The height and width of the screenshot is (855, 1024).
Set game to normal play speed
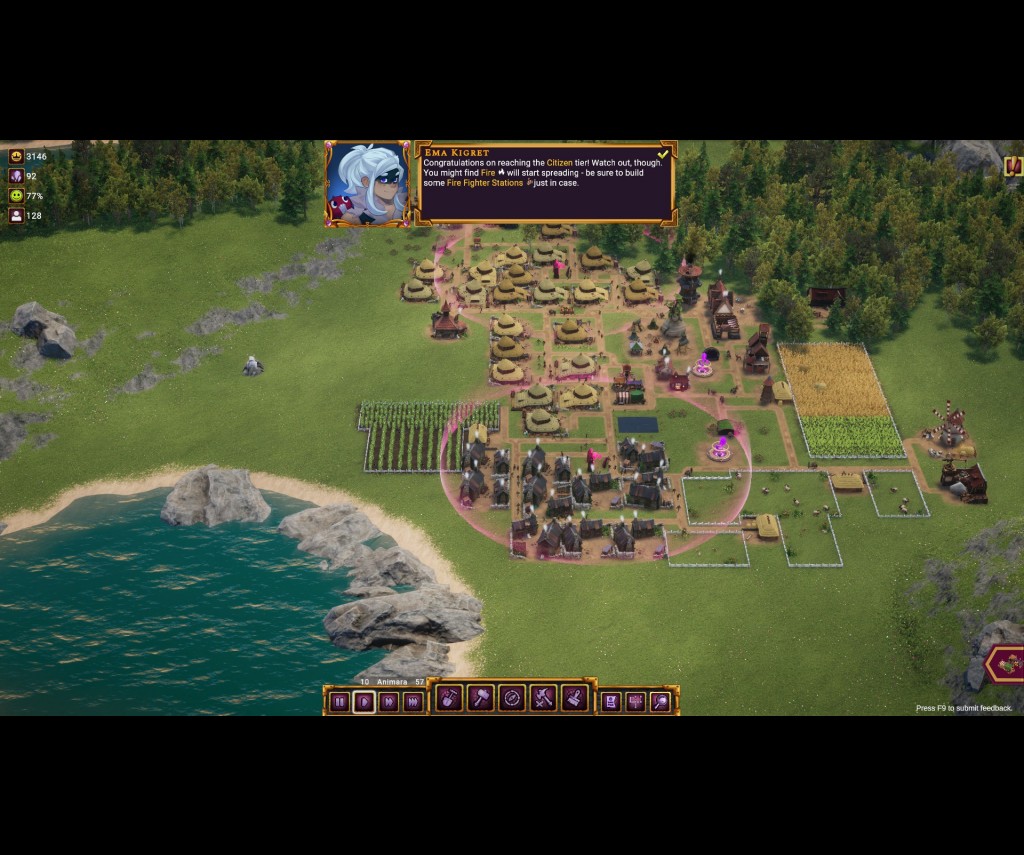(364, 702)
